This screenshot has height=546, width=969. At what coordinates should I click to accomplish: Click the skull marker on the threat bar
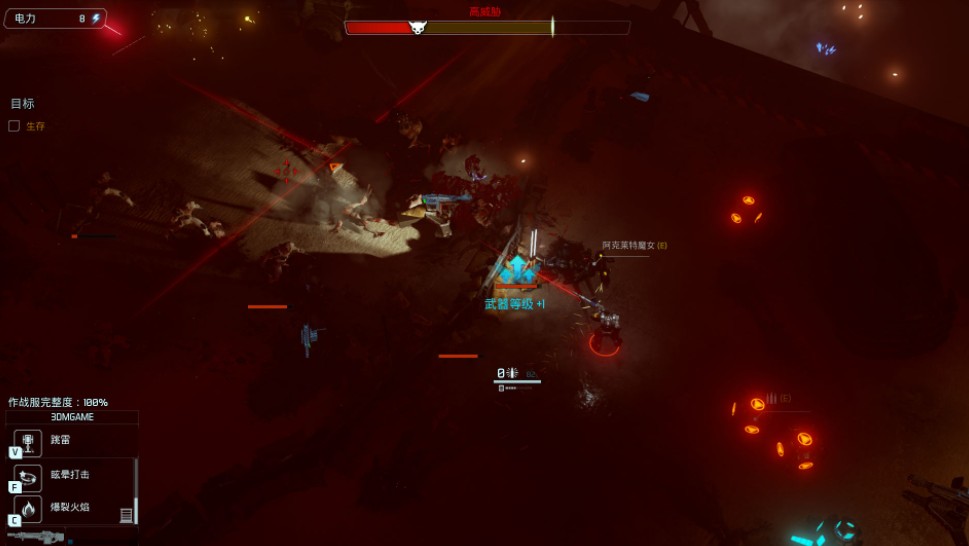click(417, 28)
